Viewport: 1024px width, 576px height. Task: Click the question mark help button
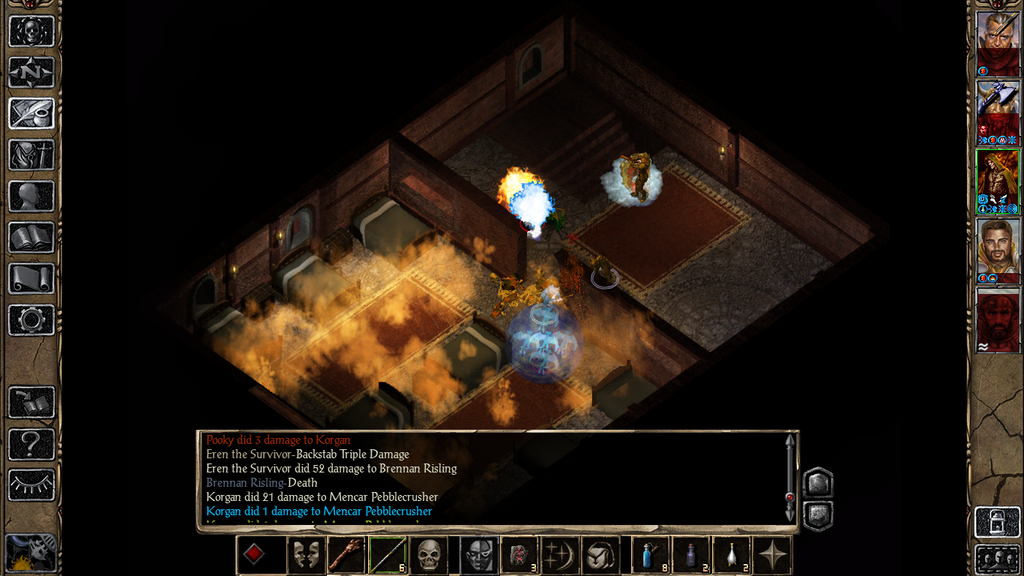31,444
